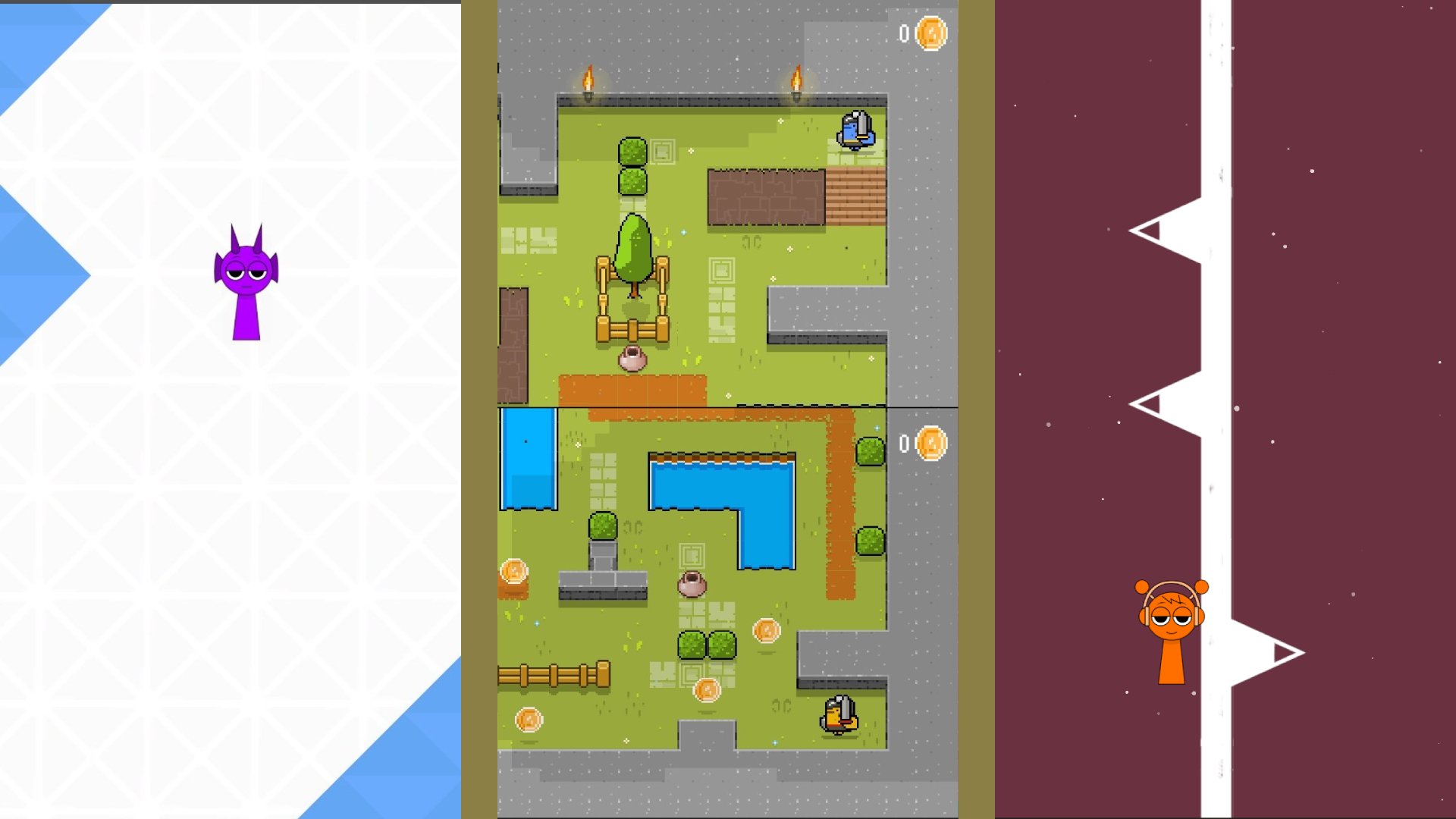The width and height of the screenshot is (1456, 819).
Task: Click the pot next to the lower pool
Action: (x=693, y=585)
